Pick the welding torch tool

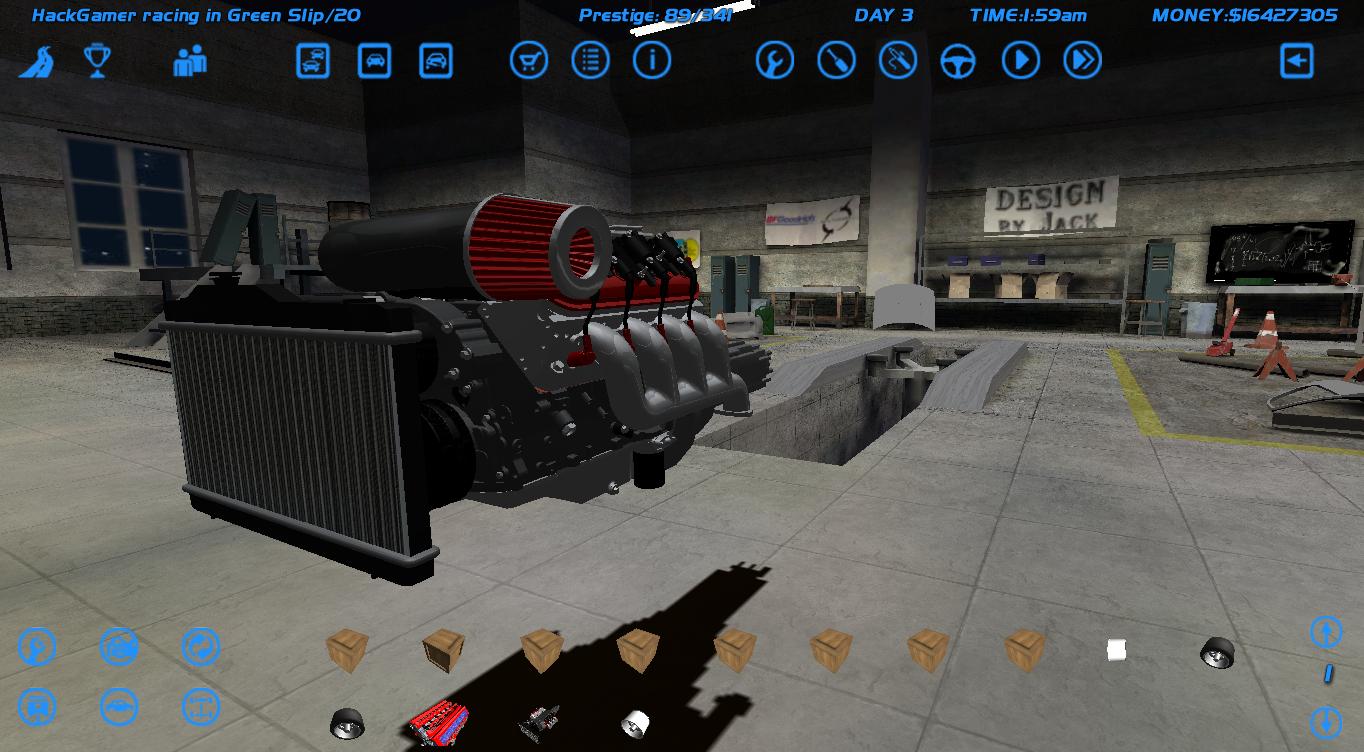pyautogui.click(x=898, y=60)
